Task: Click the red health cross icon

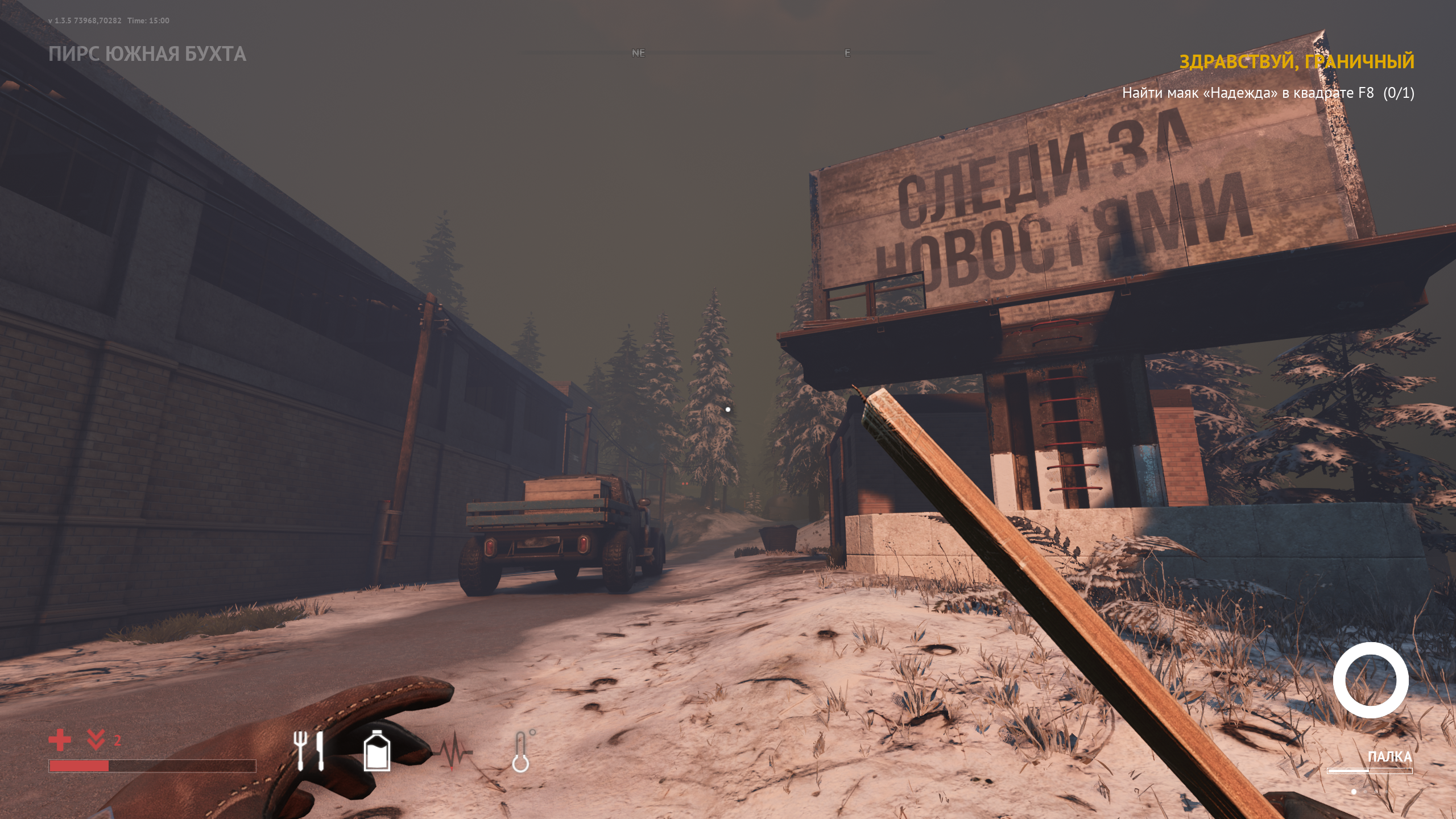Action: (60, 741)
